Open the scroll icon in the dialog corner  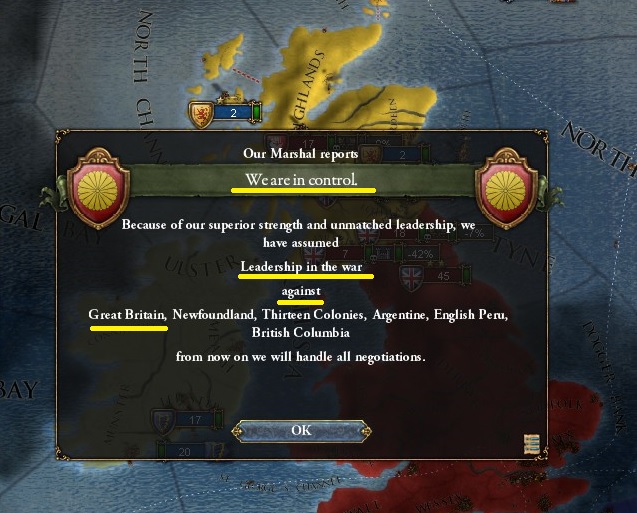point(532,445)
